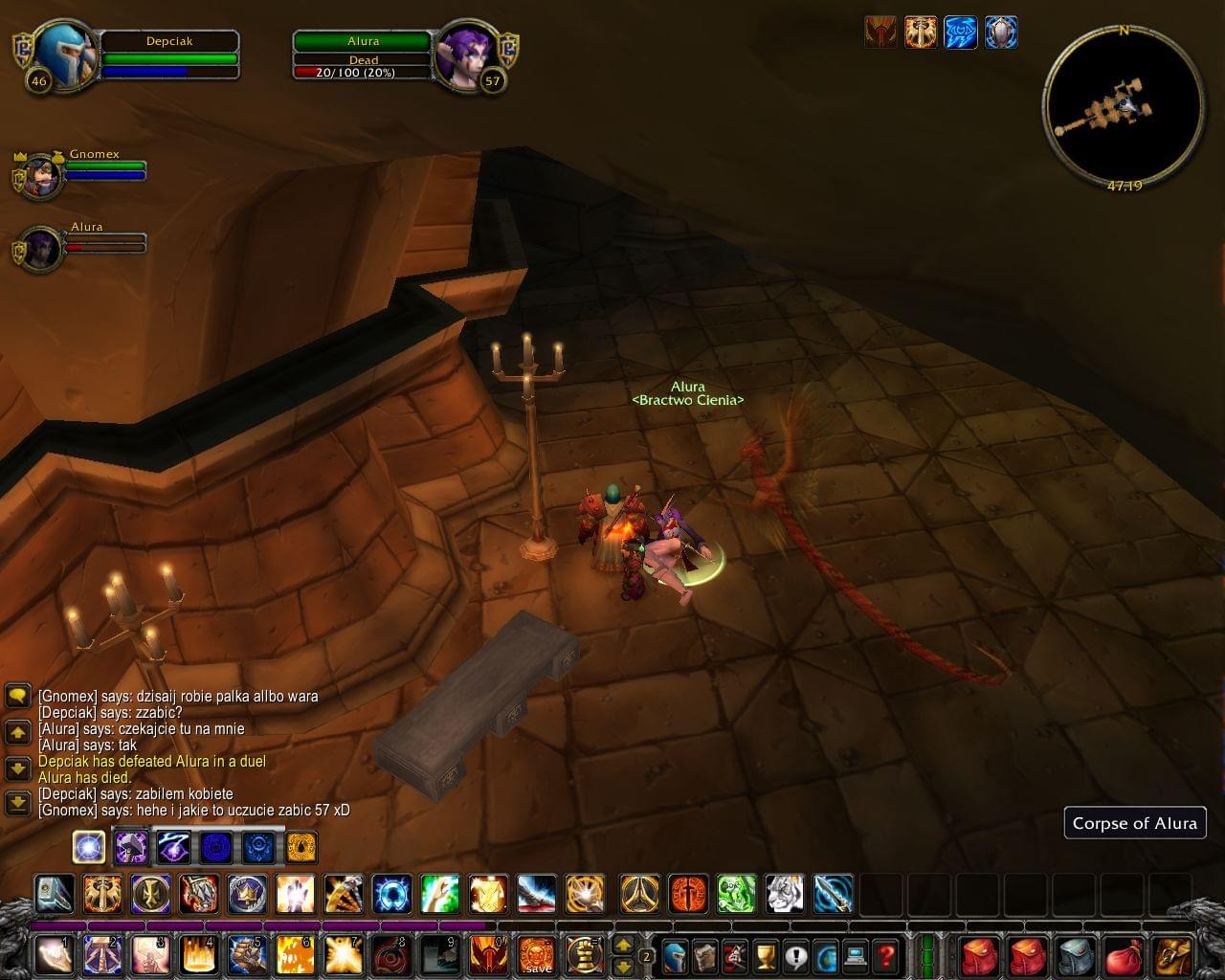The height and width of the screenshot is (980, 1225).
Task: Open the main menu computer button
Action: 856,954
